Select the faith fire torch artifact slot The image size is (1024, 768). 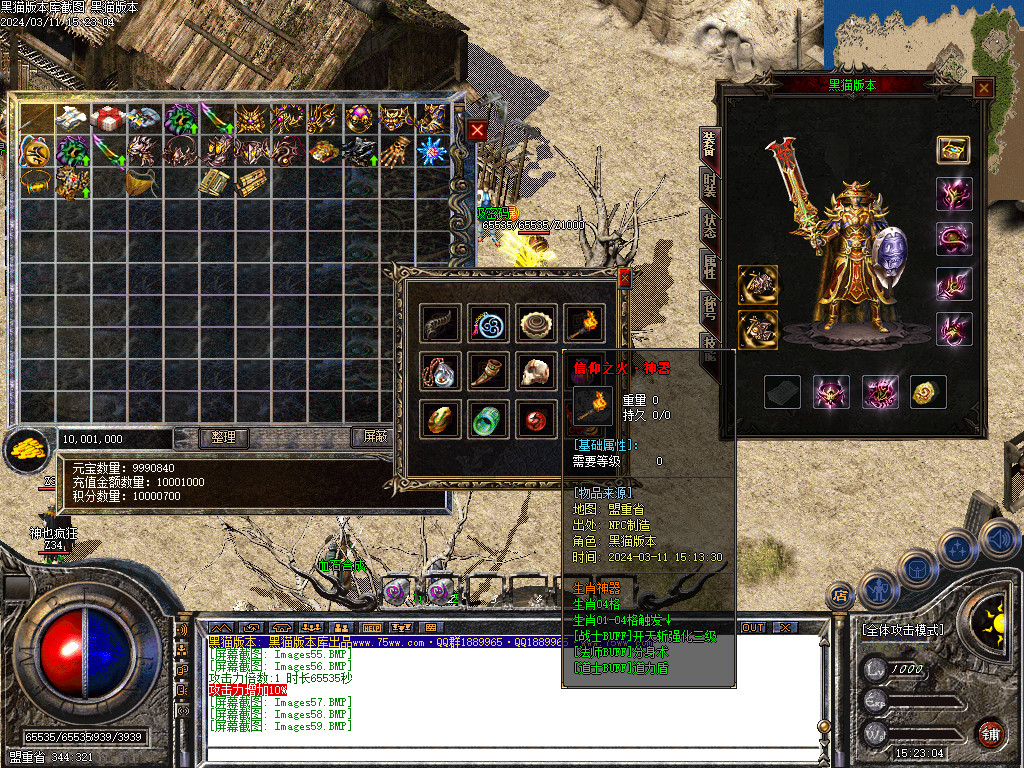point(584,323)
